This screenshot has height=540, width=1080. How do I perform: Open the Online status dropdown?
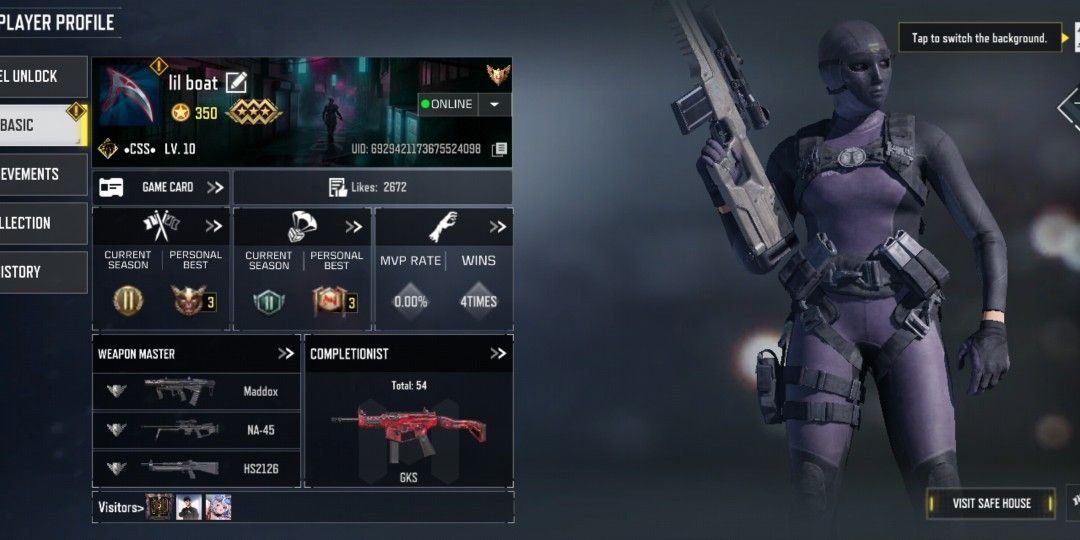tap(494, 104)
